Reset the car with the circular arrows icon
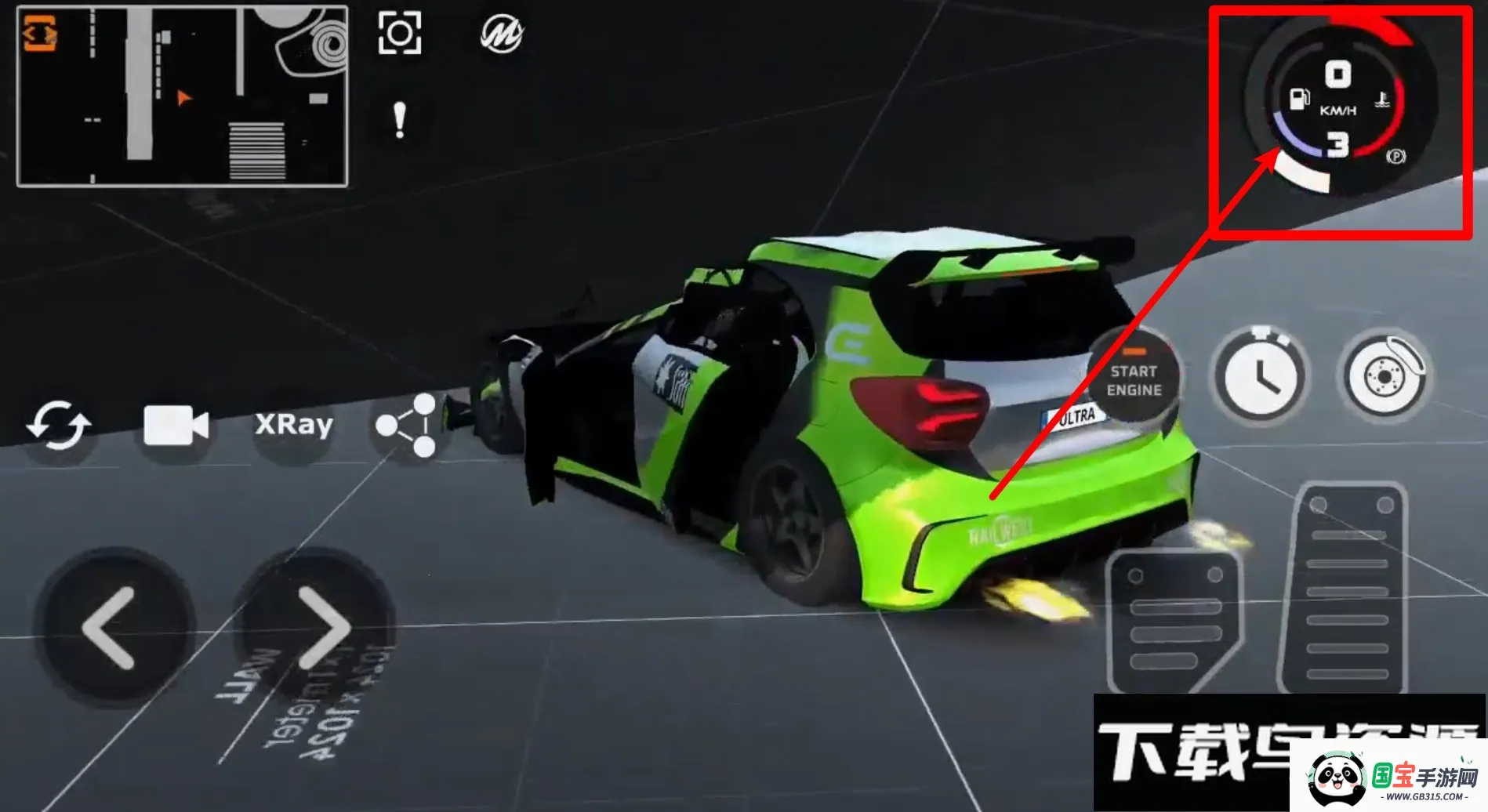1488x812 pixels. click(x=59, y=426)
